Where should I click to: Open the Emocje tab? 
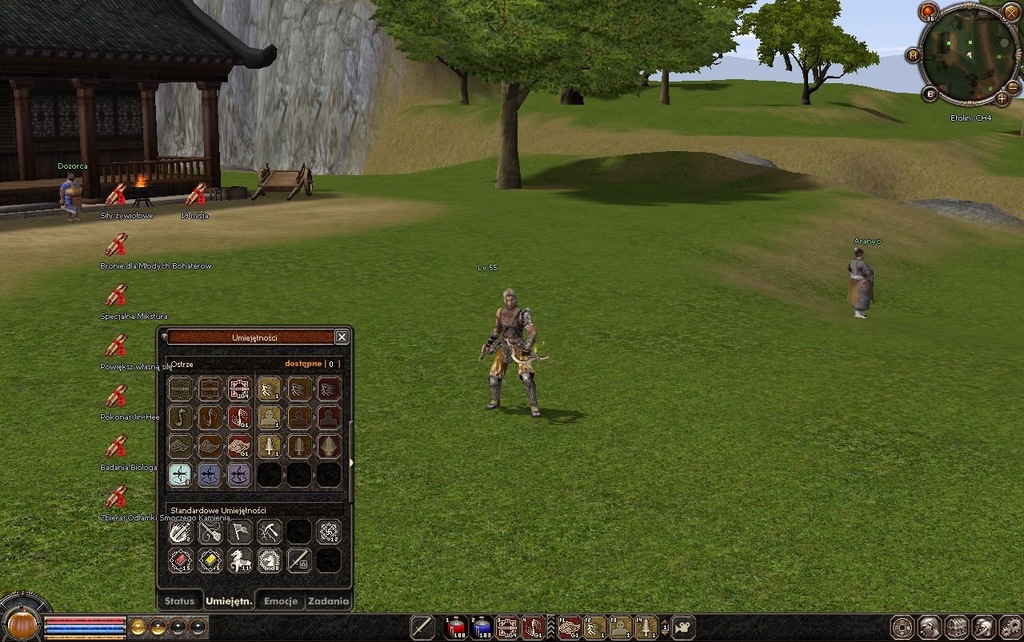(x=279, y=601)
